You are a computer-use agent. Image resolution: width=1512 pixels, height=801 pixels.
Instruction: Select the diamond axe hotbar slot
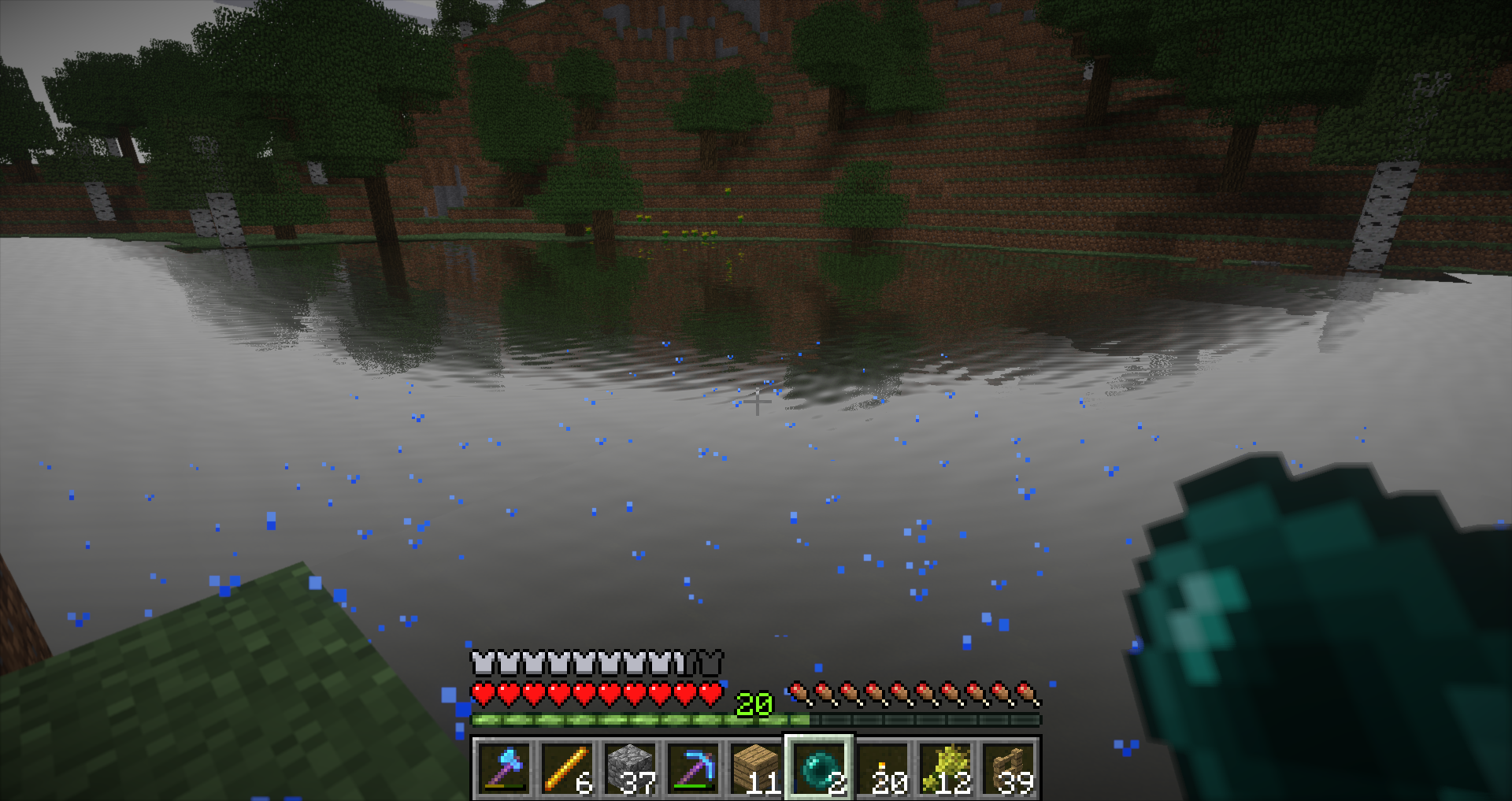click(504, 768)
